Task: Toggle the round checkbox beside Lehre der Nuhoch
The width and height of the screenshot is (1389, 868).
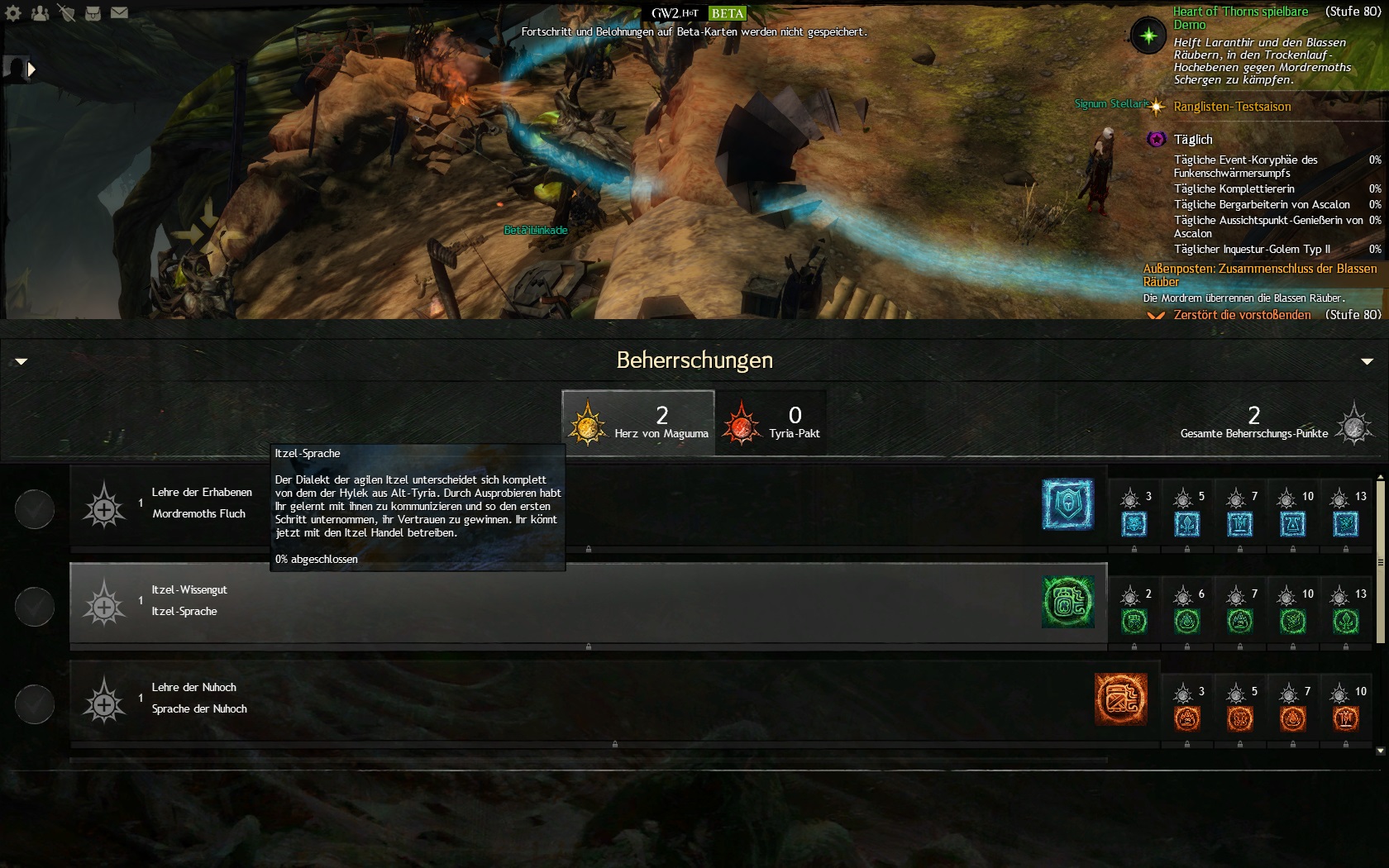Action: [x=35, y=703]
